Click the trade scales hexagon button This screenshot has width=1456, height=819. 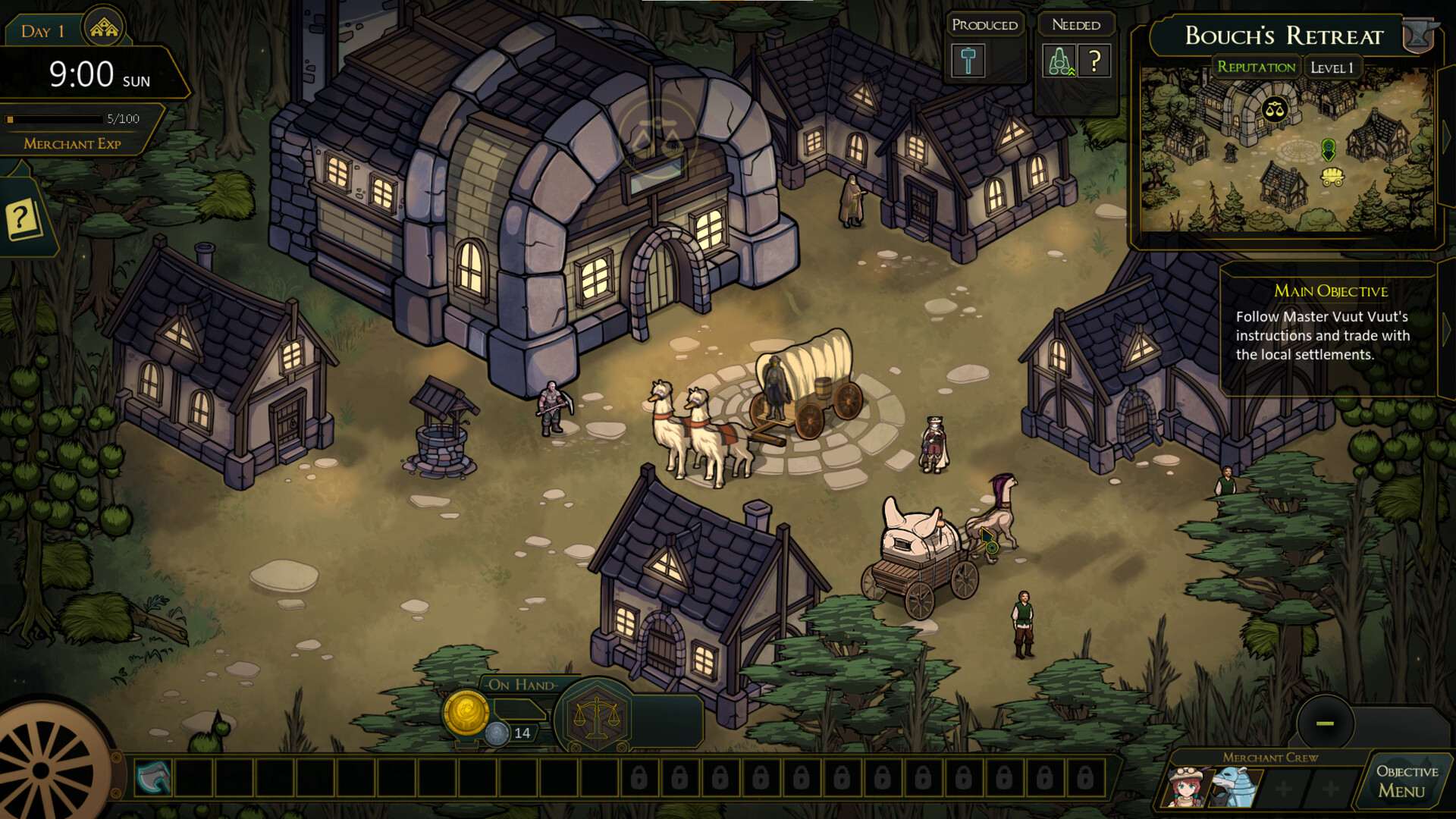(597, 717)
